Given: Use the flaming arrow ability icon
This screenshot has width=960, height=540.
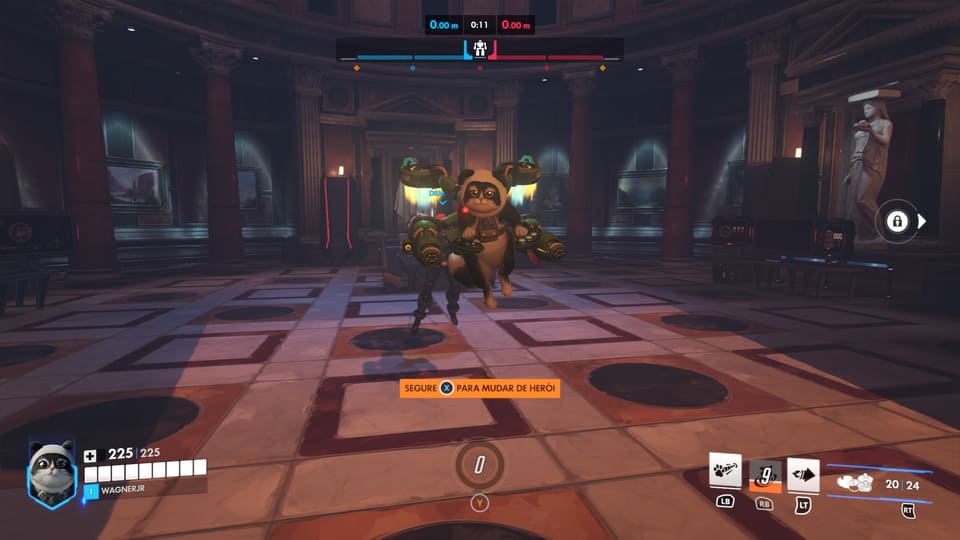Looking at the screenshot, I should pyautogui.click(x=802, y=475).
